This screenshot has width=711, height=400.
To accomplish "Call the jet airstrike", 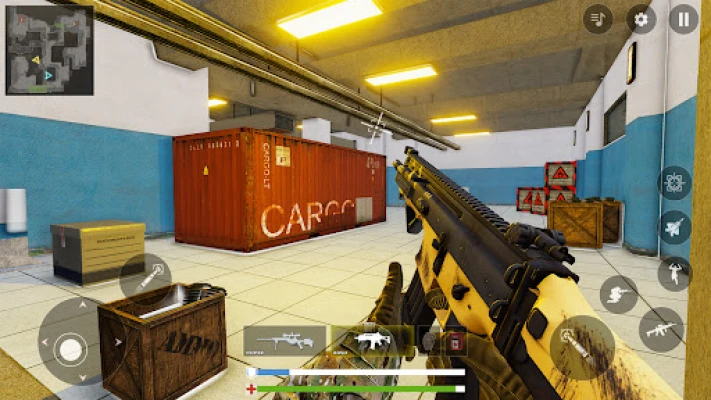I will tap(675, 227).
